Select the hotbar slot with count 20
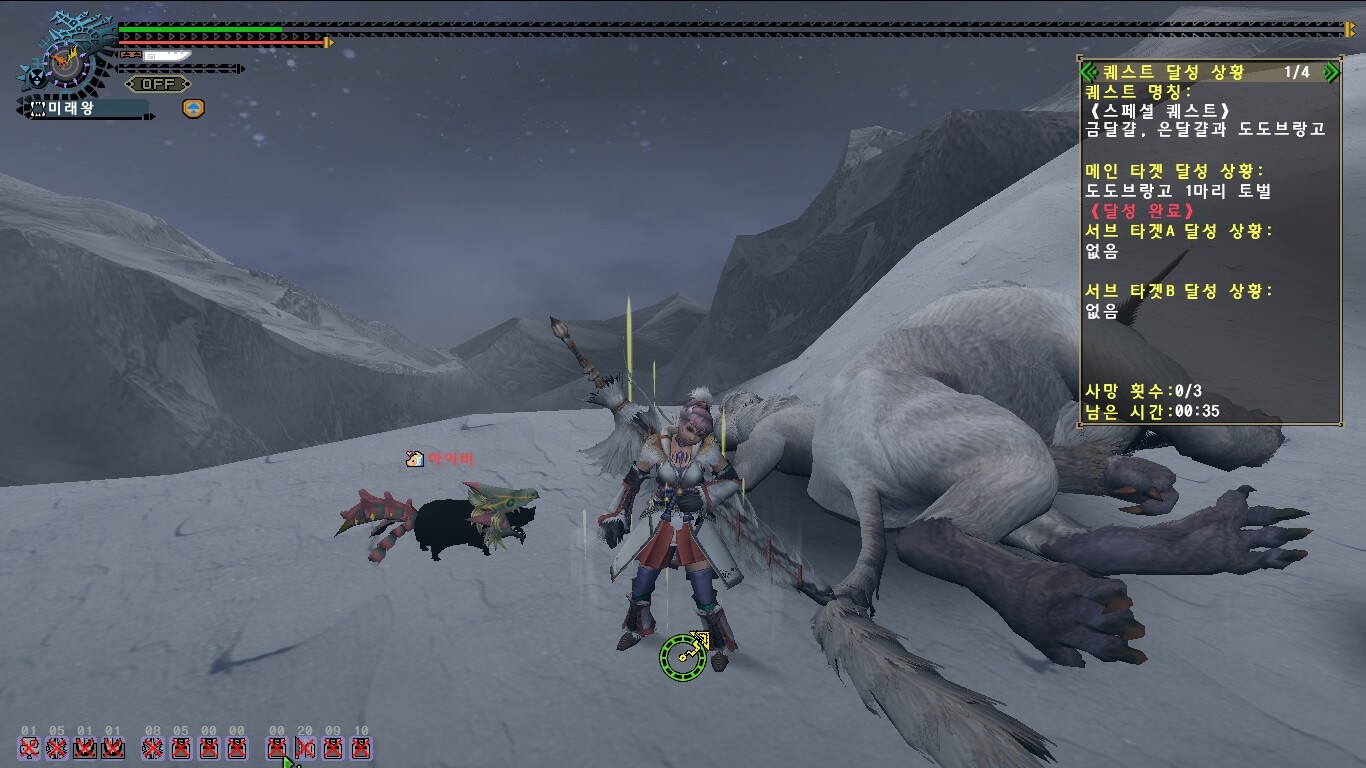Screen dimensions: 1366x768 coord(305,747)
